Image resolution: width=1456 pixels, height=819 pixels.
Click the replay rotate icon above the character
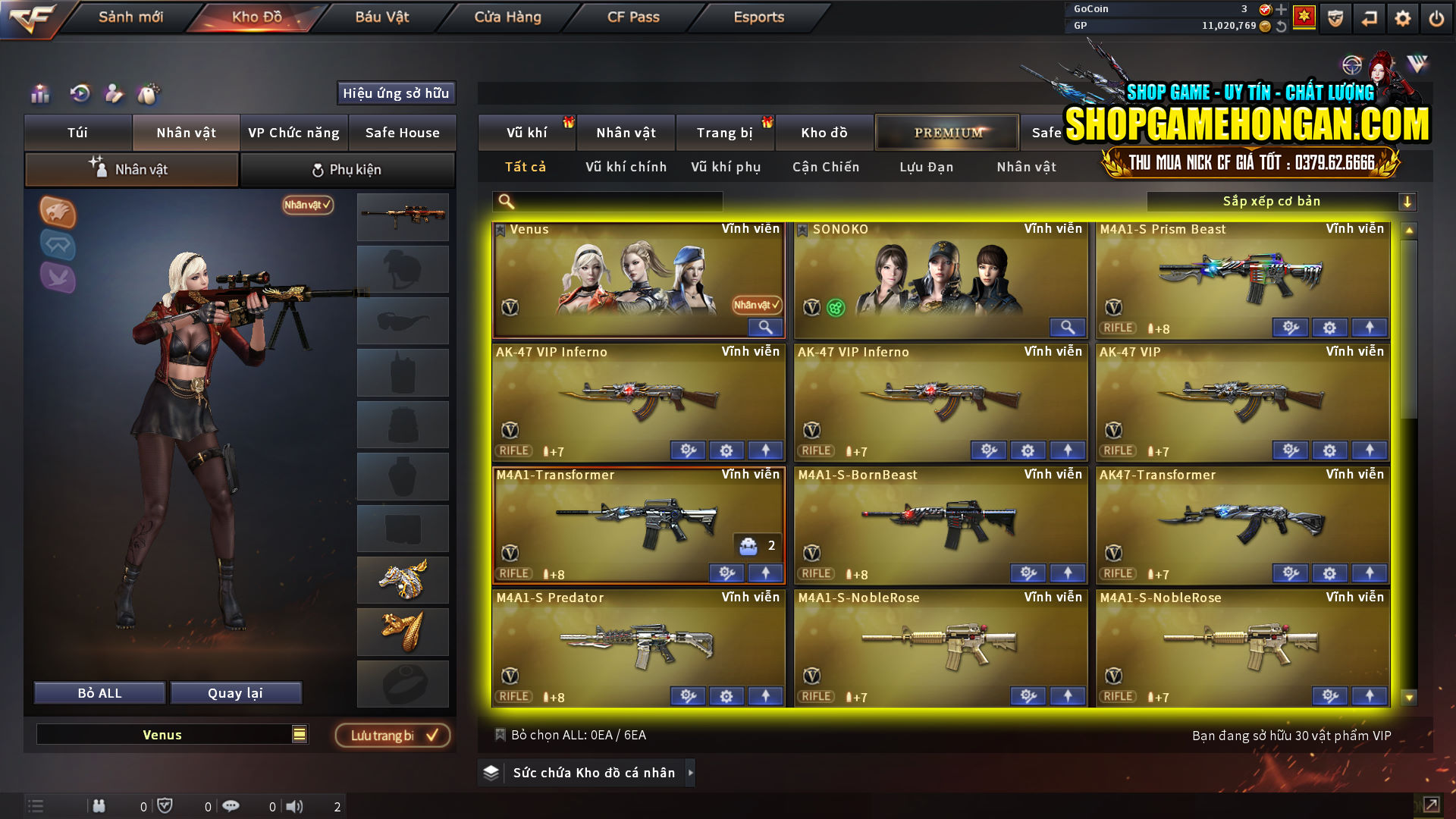coord(79,94)
